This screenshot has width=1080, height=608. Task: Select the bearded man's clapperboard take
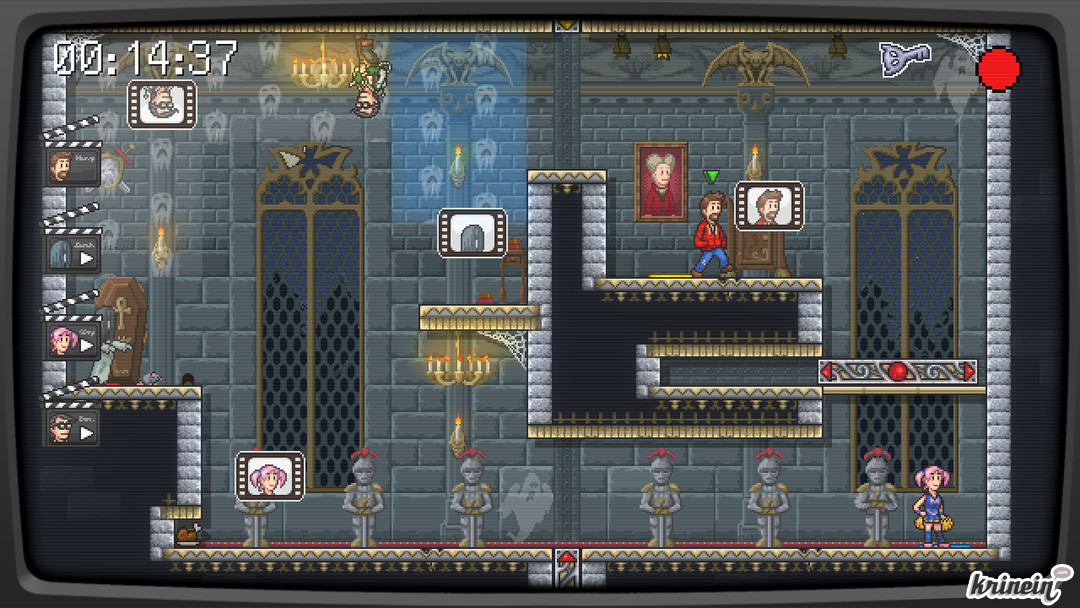[72, 166]
